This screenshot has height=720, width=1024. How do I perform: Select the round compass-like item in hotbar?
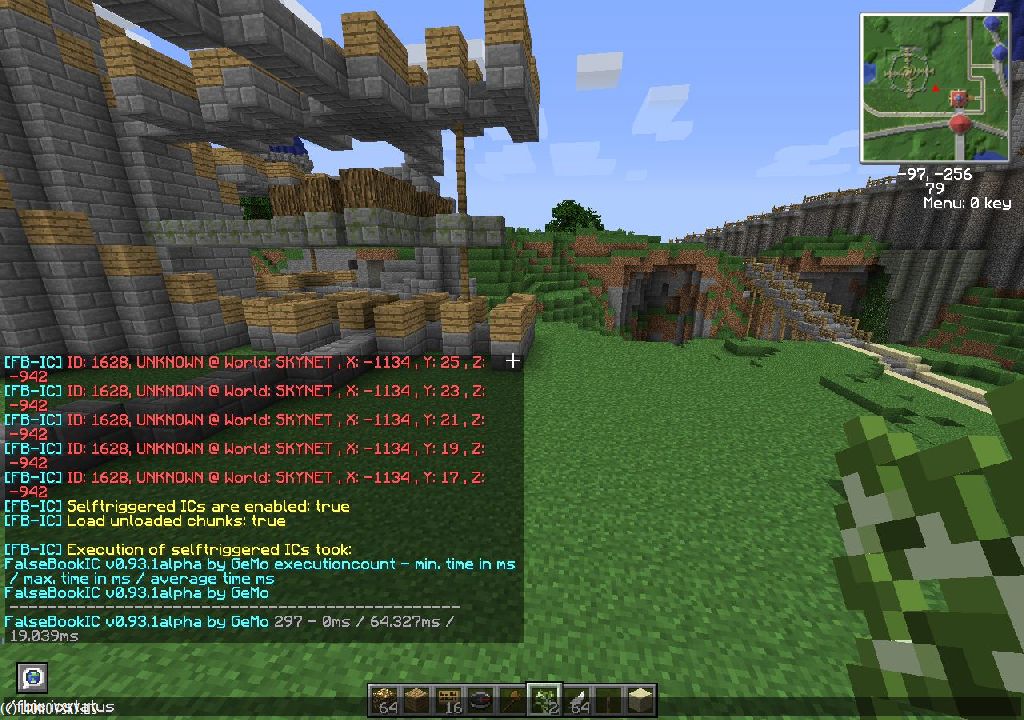pos(480,700)
